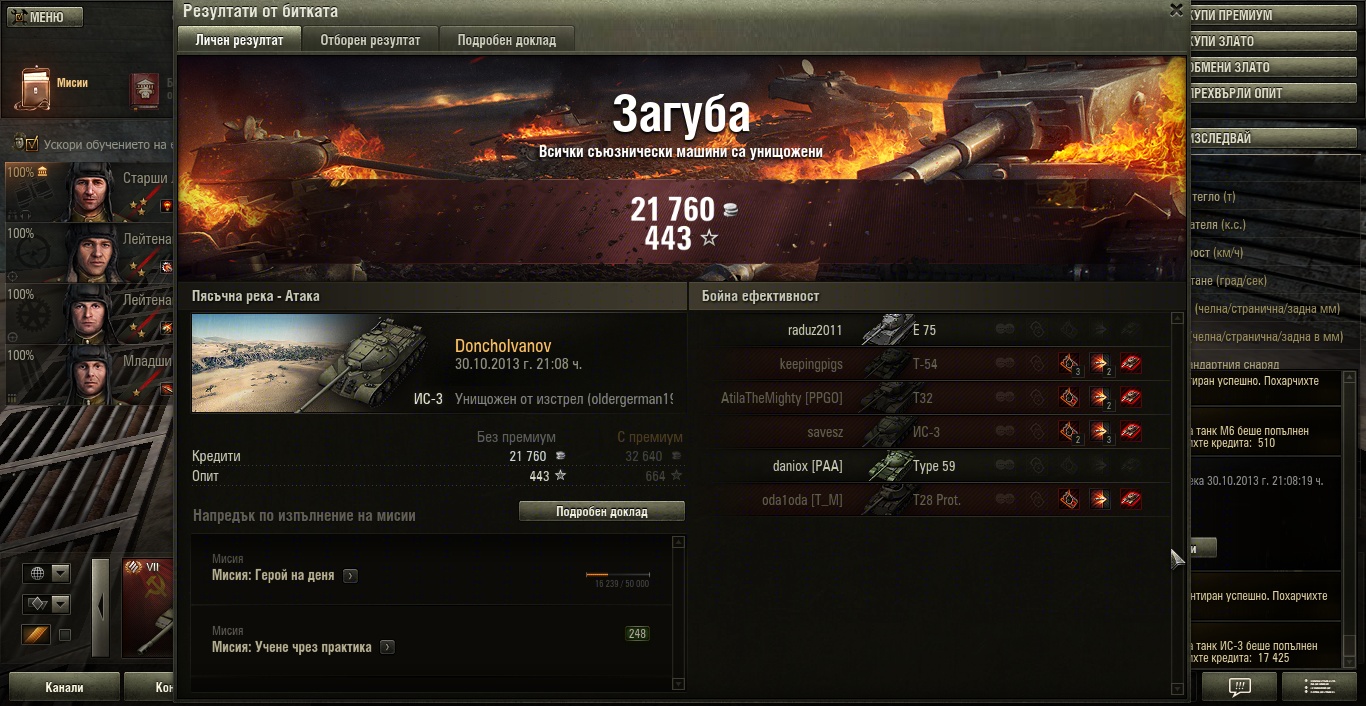
Task: Select daniox's Type 59 row
Action: tap(930, 466)
